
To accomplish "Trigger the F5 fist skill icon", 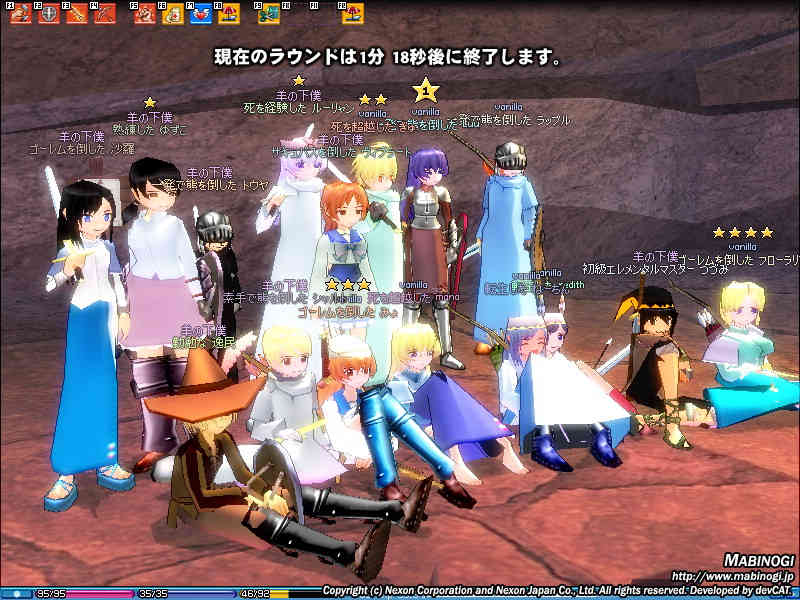I will tap(145, 14).
